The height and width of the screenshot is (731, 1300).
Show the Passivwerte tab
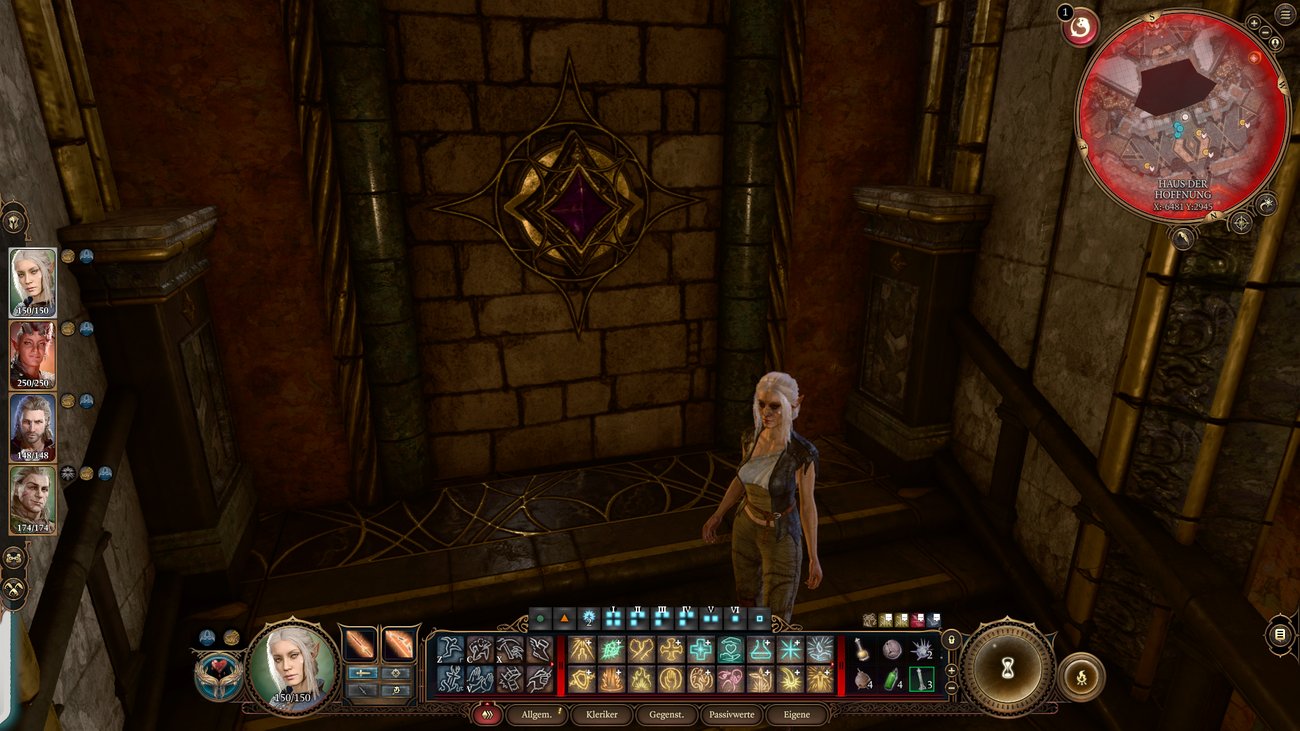tap(732, 715)
